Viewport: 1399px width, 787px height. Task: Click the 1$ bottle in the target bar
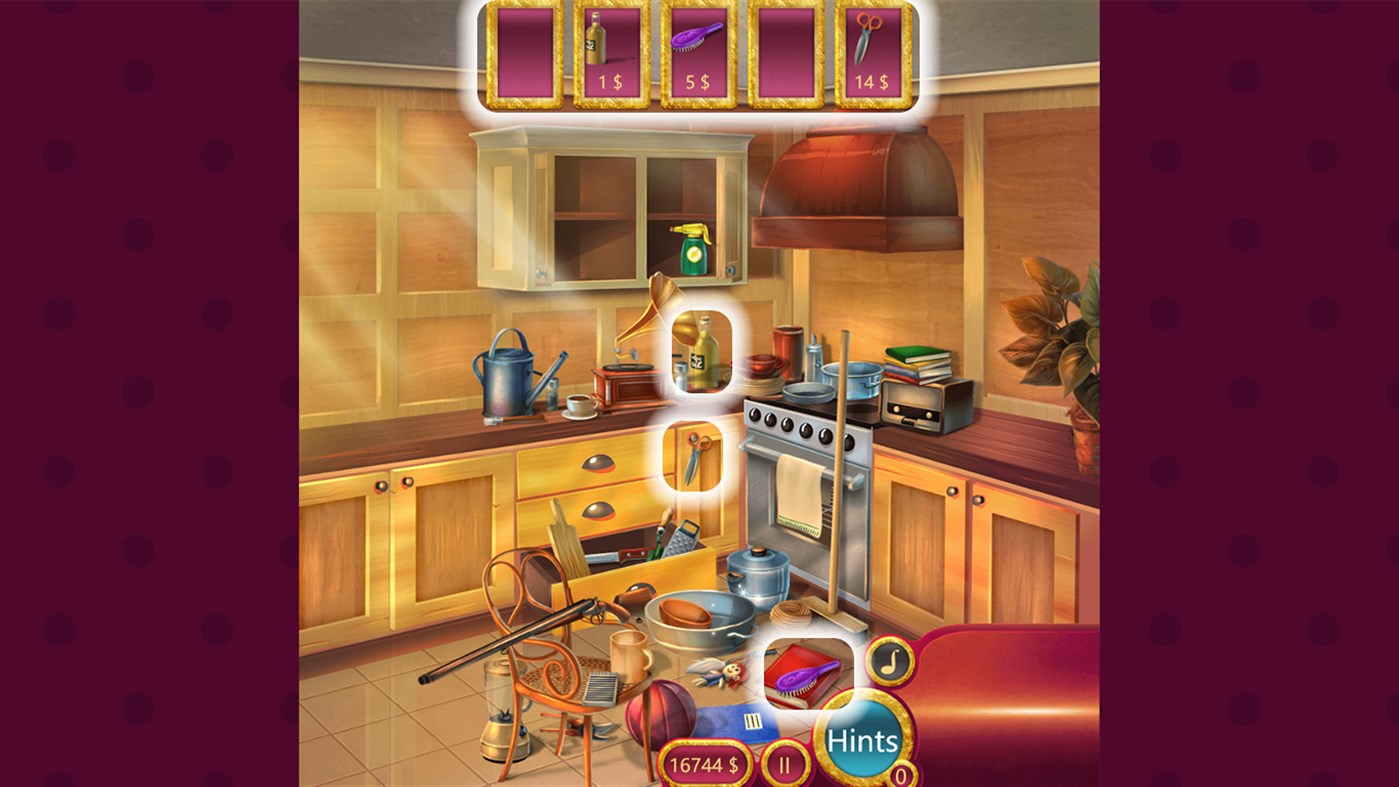coord(607,45)
